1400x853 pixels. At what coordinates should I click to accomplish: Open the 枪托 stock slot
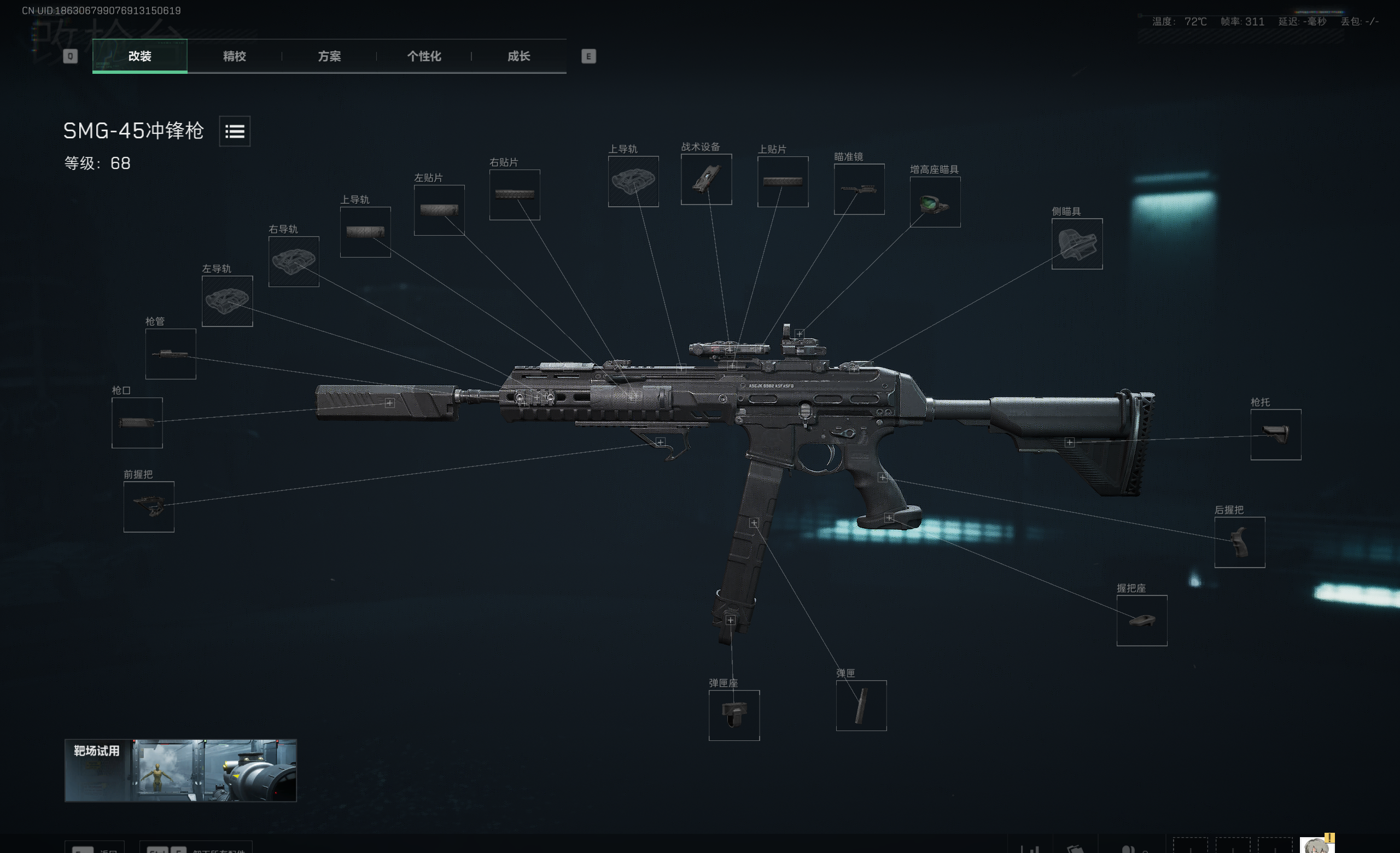click(1275, 435)
